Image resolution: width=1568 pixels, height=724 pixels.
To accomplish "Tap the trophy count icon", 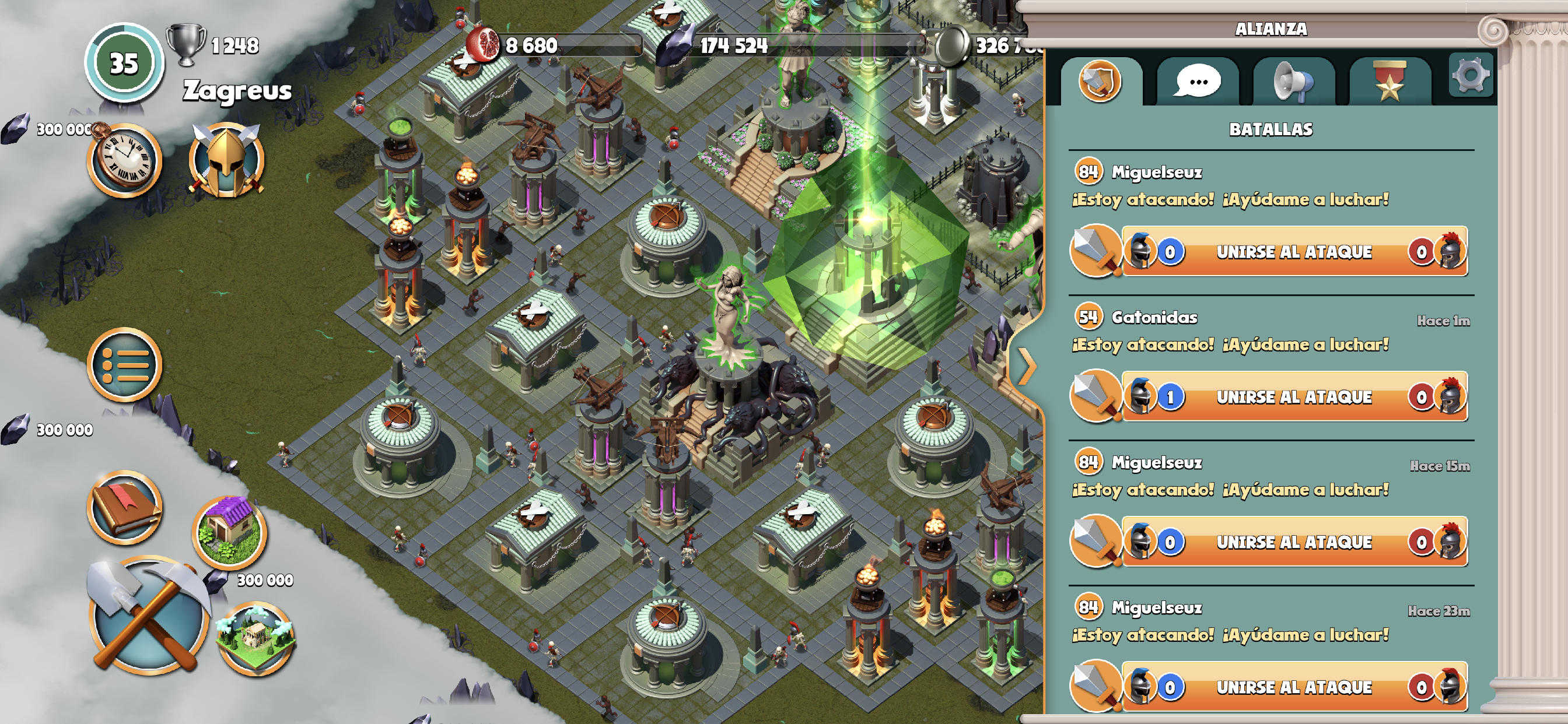I will (x=186, y=44).
